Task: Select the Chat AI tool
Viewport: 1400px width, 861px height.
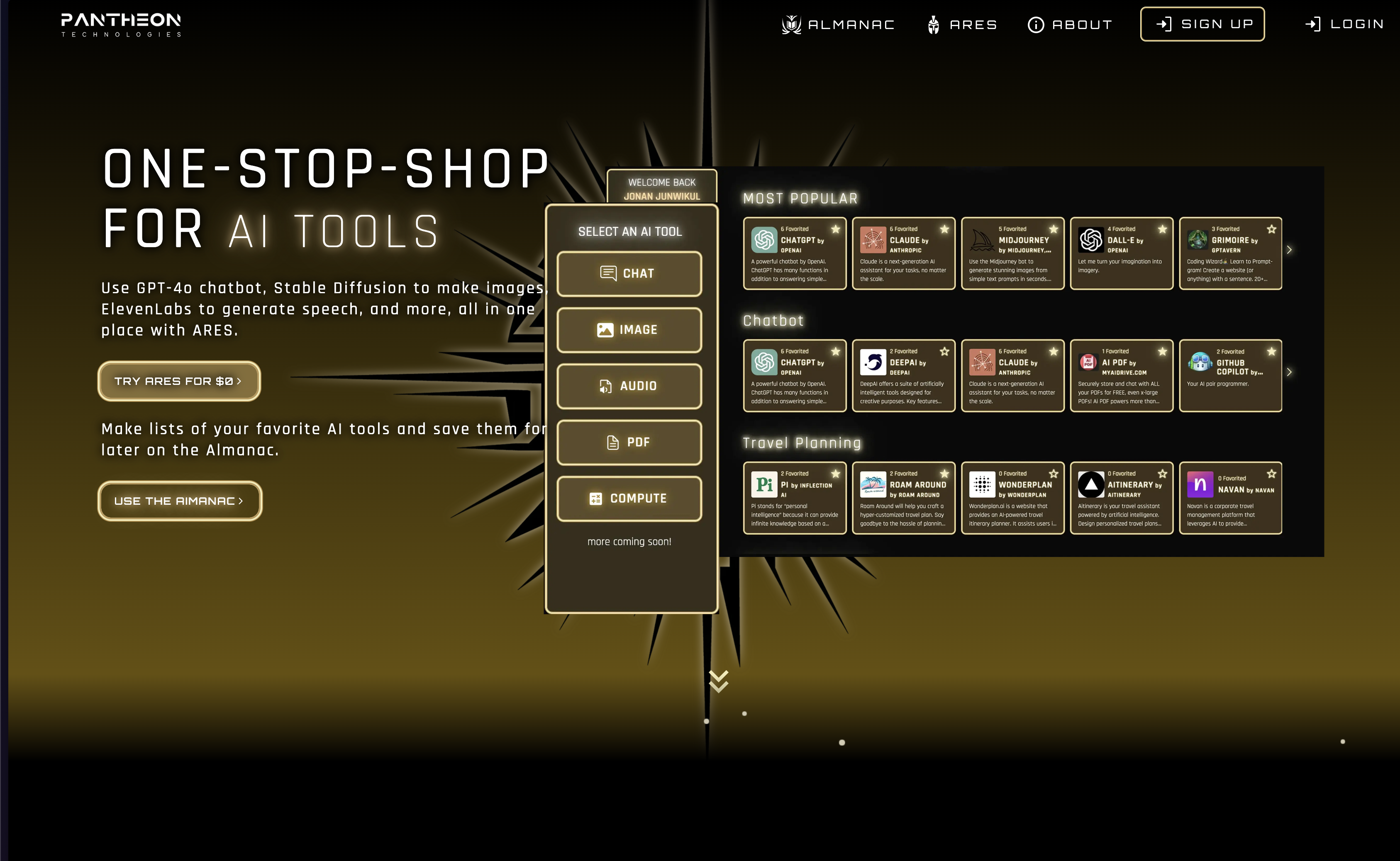Action: click(x=629, y=273)
